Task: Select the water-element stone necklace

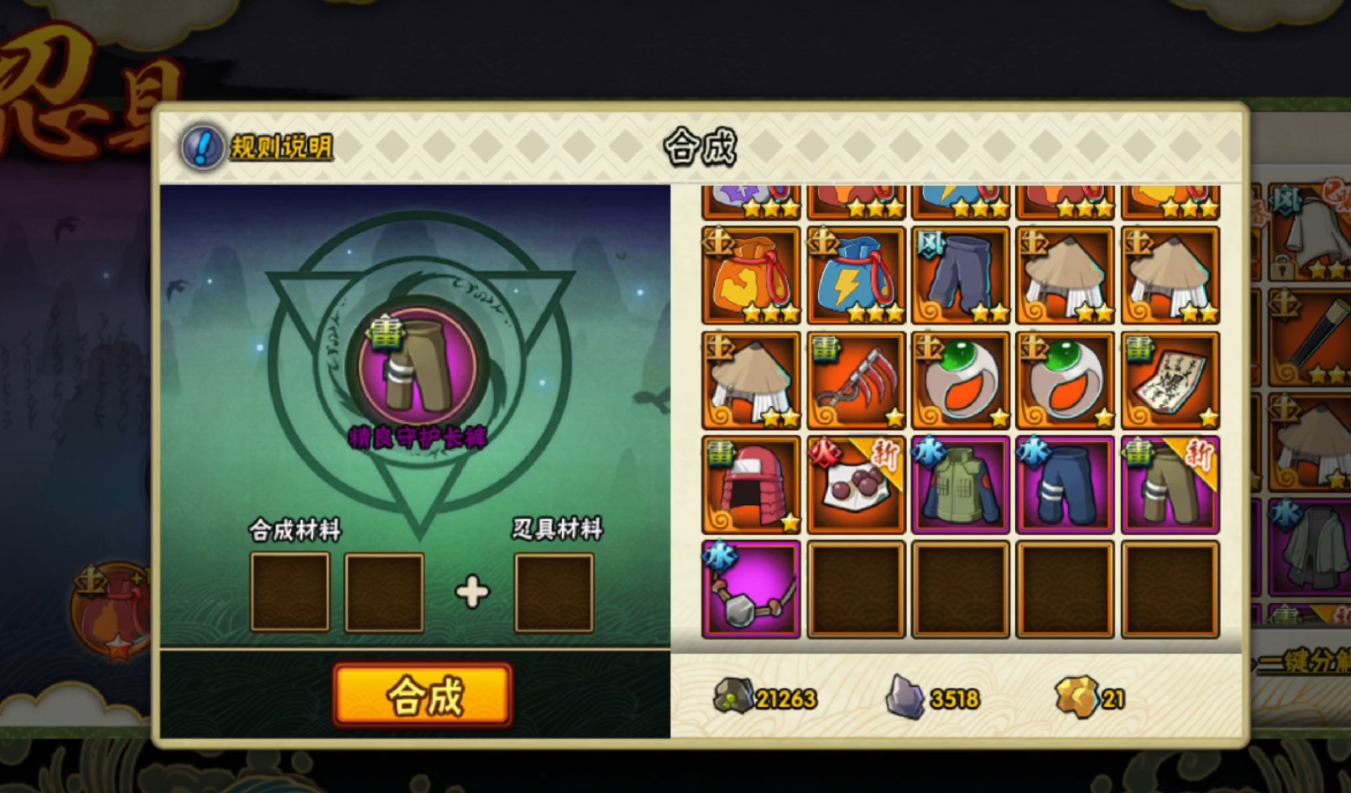Action: 751,590
